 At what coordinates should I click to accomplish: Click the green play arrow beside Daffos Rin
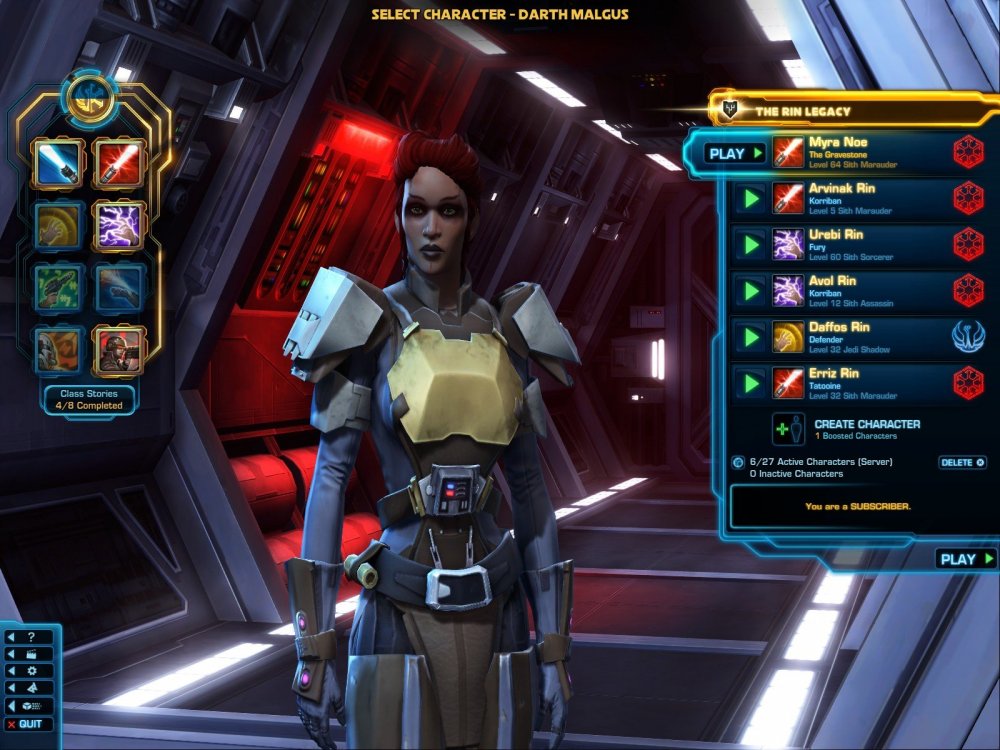748,337
